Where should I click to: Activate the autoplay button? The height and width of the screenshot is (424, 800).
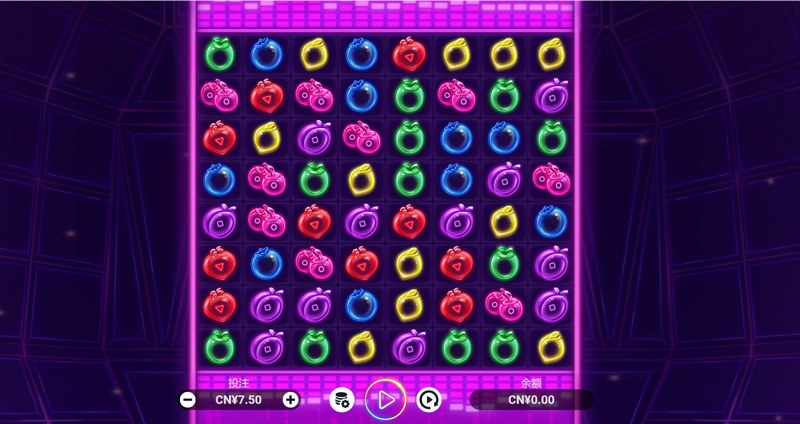click(429, 400)
